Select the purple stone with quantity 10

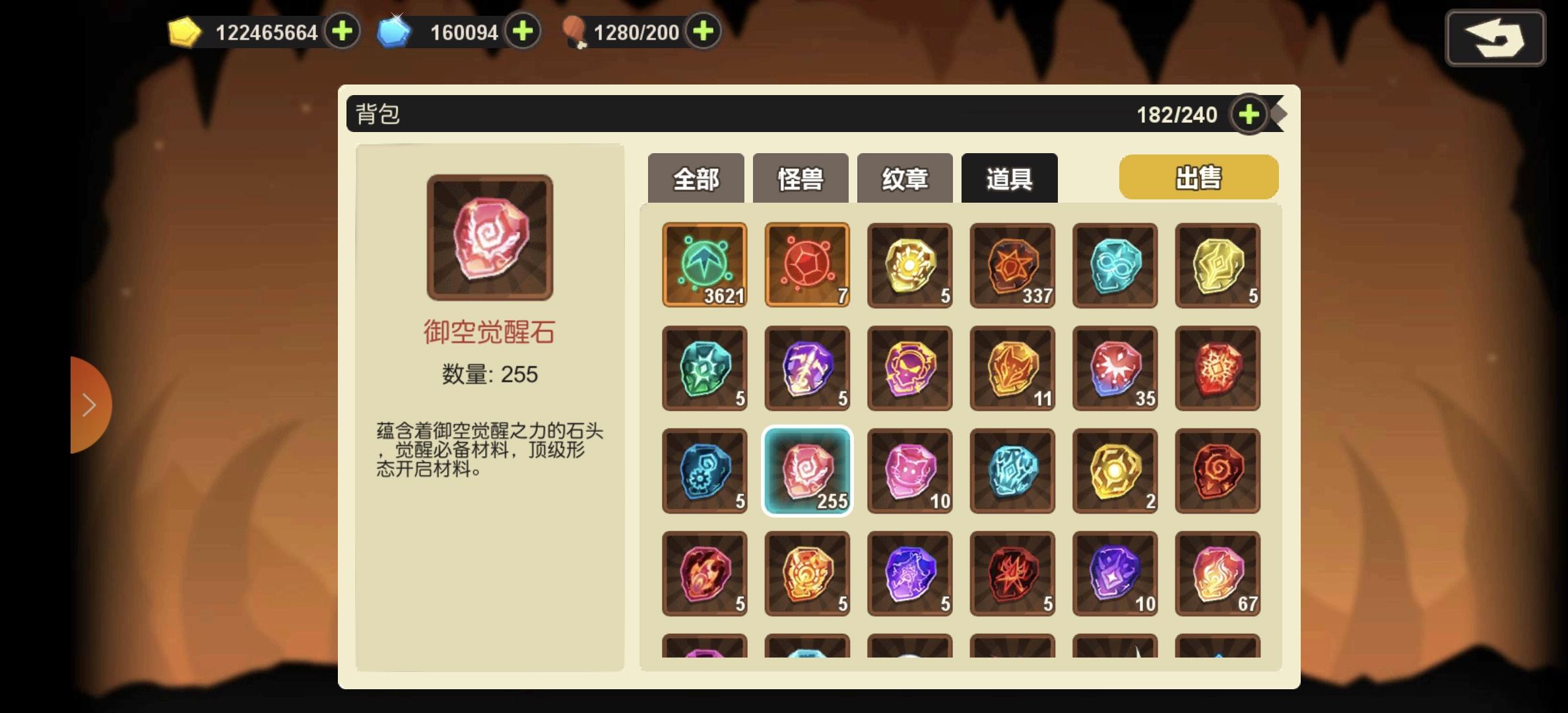tap(1115, 573)
